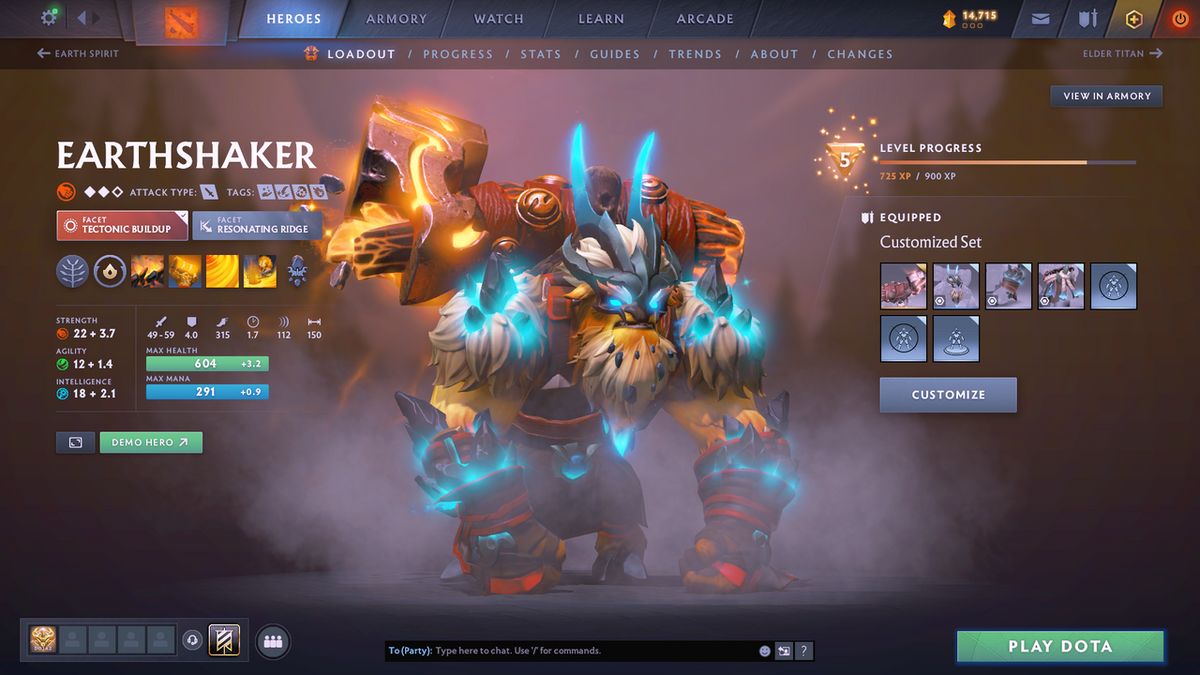Open the Armory tab
This screenshot has width=1200, height=675.
396,19
